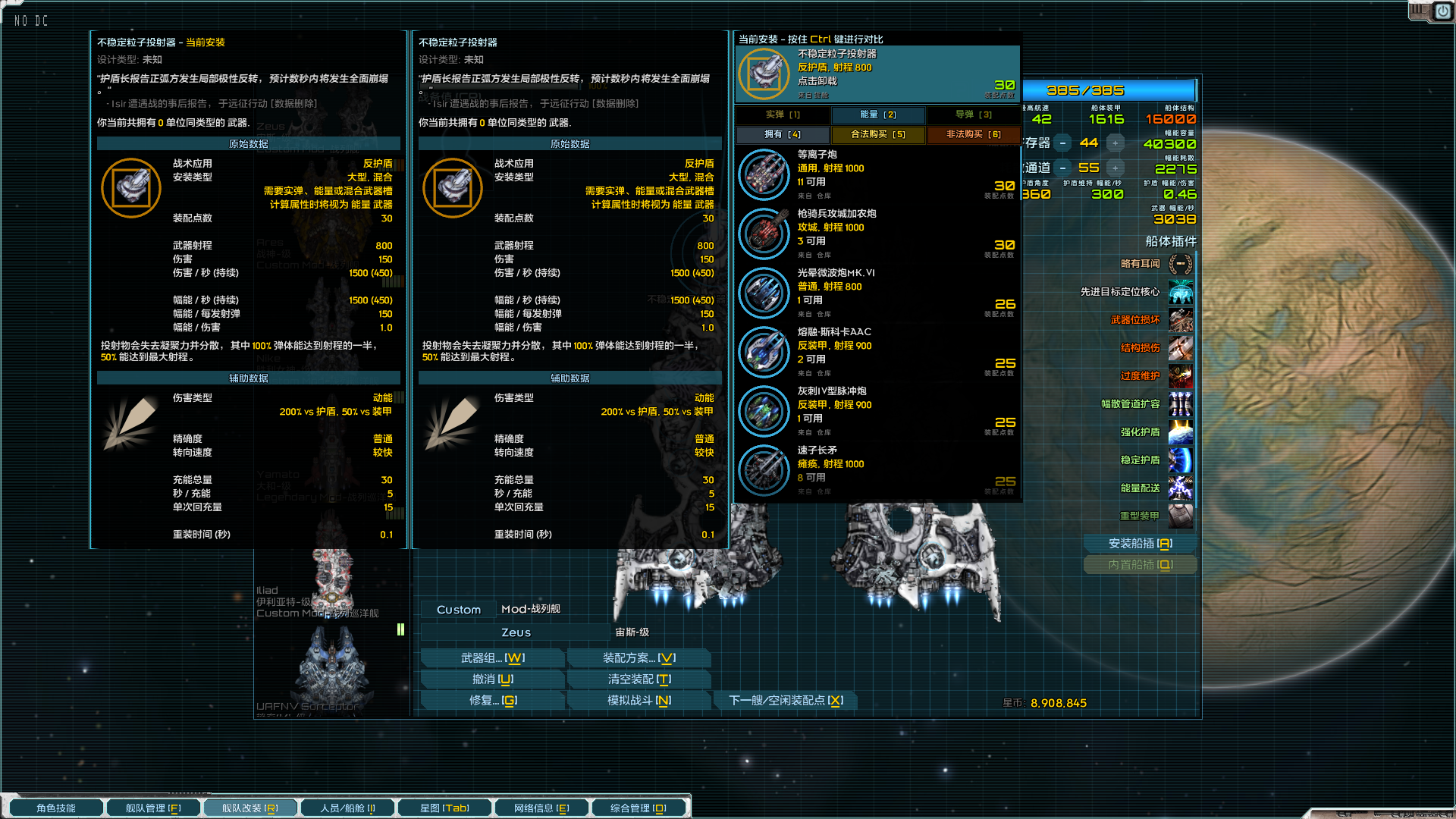The height and width of the screenshot is (819, 1456).
Task: Click the 重型装甲 hull mod icon
Action: point(1181,516)
